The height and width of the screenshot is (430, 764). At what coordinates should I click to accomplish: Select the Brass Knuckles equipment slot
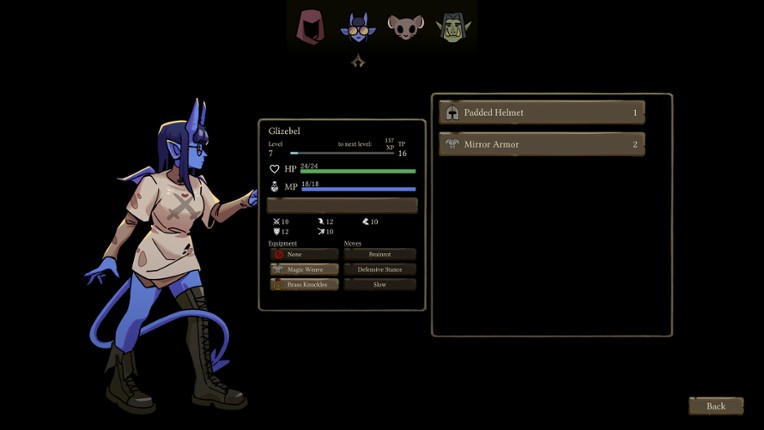[304, 285]
